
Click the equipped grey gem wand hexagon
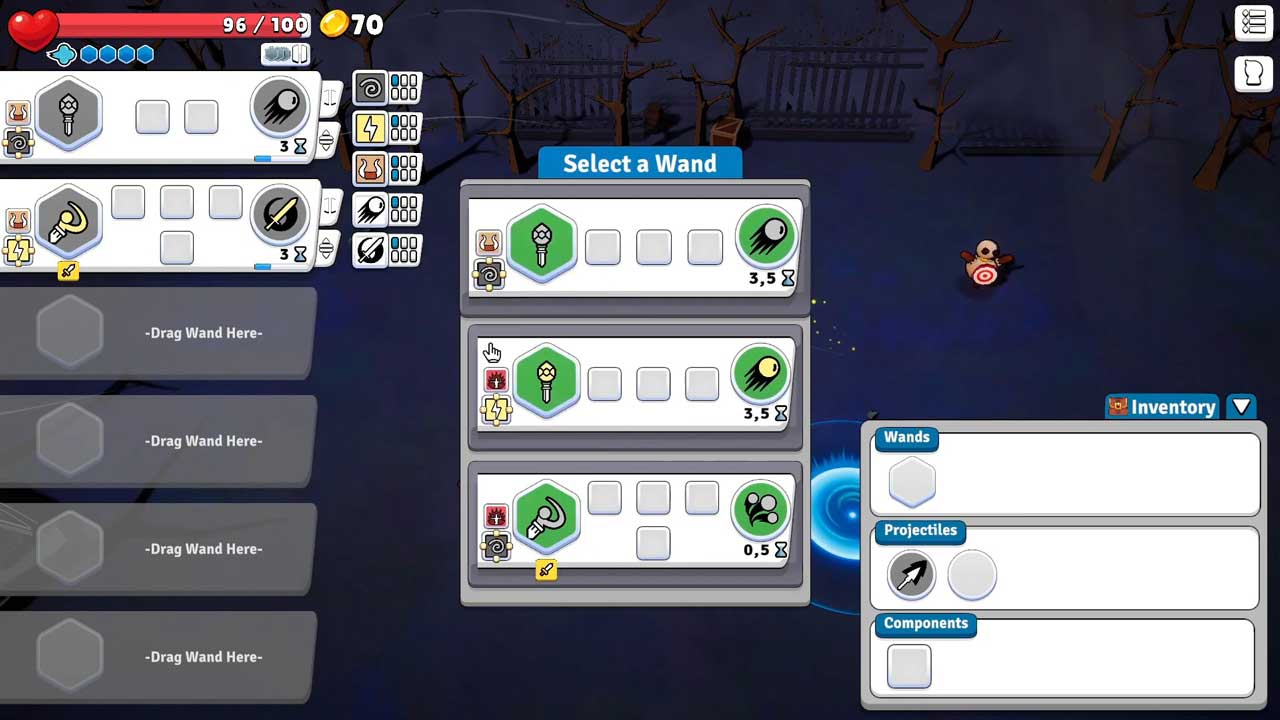[x=68, y=113]
